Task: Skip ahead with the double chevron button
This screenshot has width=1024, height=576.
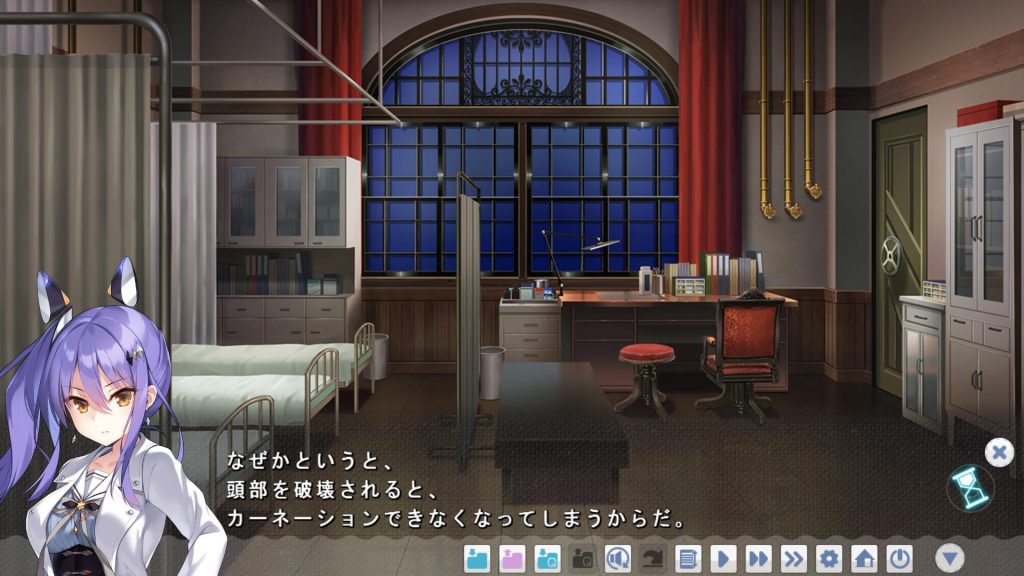Action: click(x=794, y=558)
